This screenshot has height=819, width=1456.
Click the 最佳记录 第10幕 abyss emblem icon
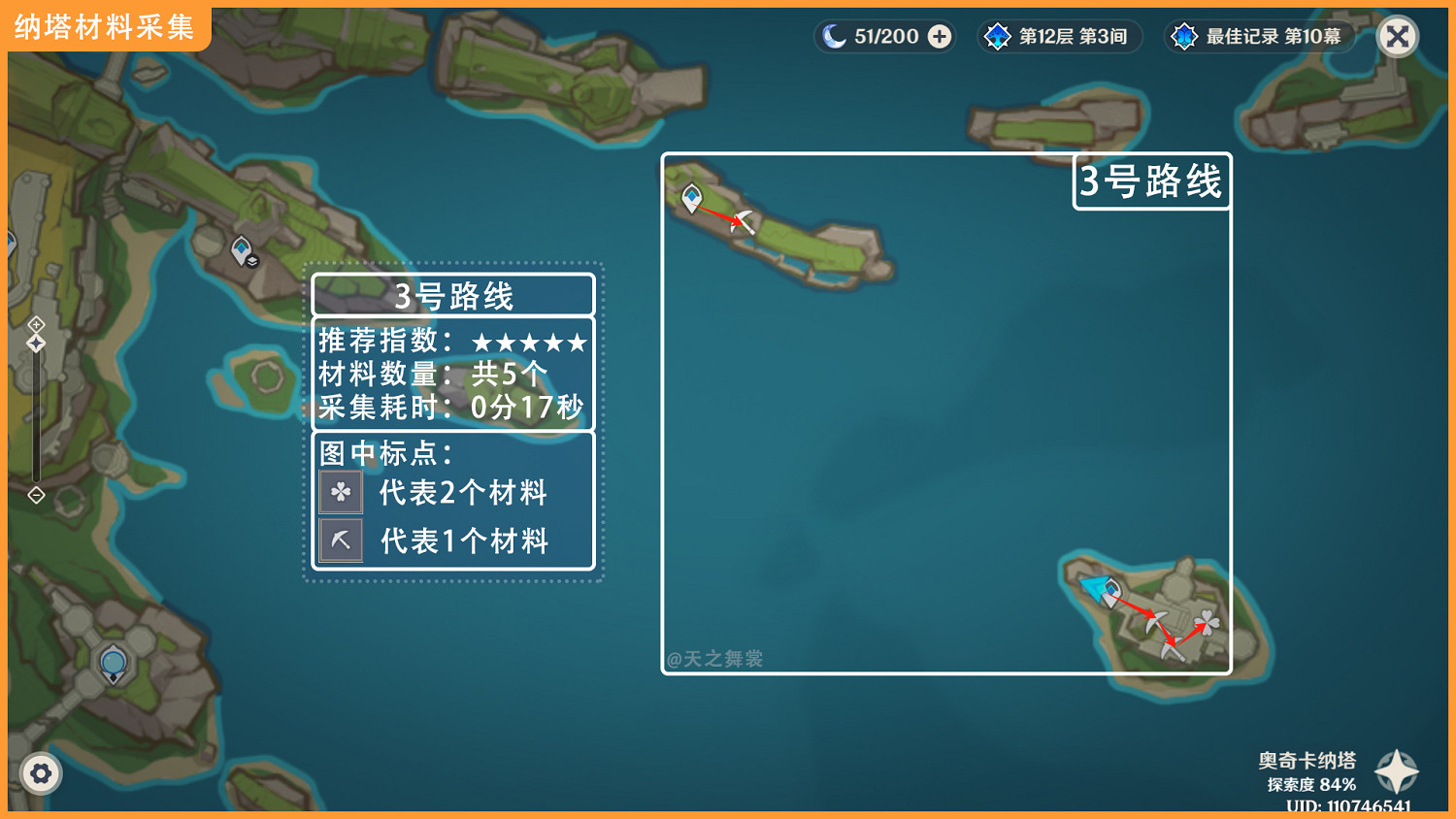1185,36
